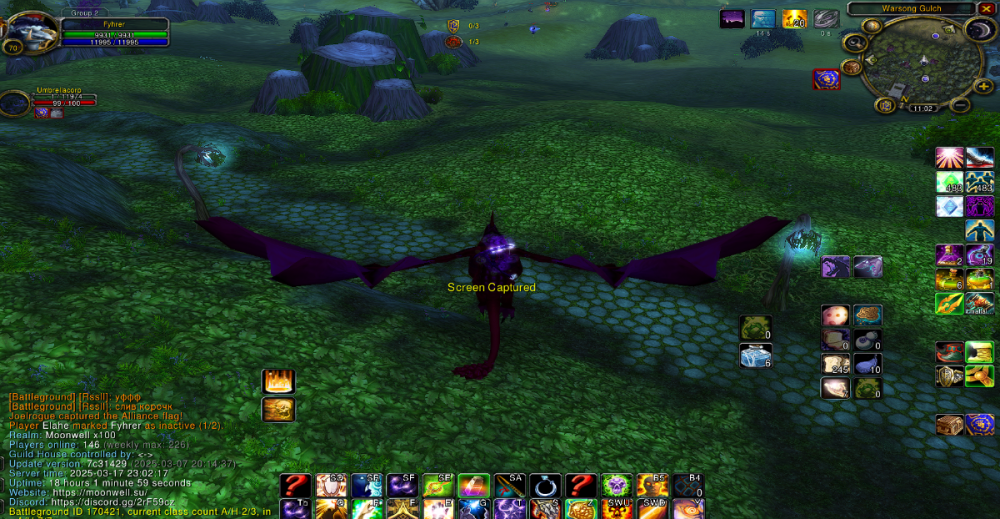1000x519 pixels.
Task: Open the treasure chest icon
Action: (949, 424)
